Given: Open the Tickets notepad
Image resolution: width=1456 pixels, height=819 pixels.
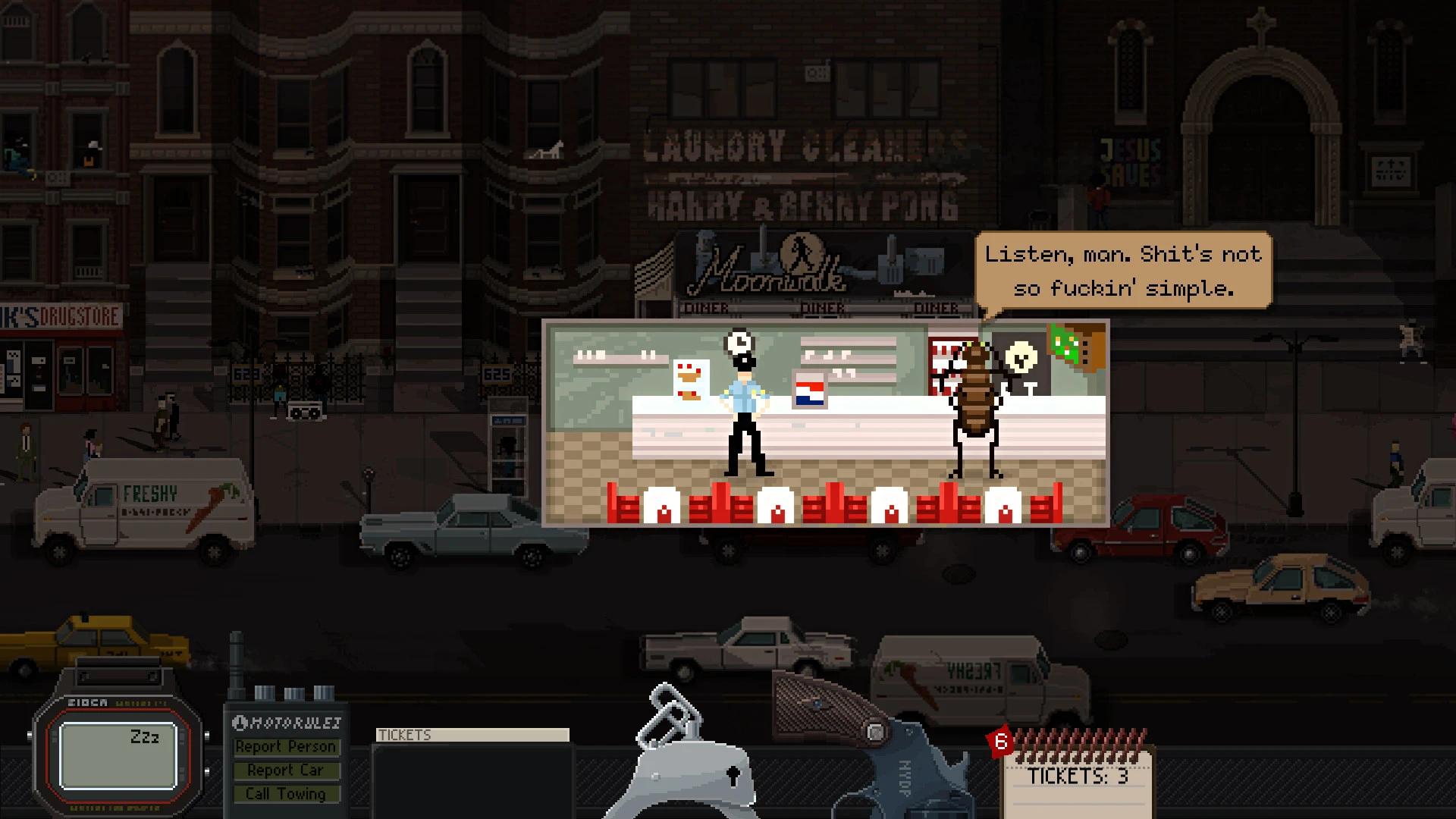Looking at the screenshot, I should coord(1078,777).
